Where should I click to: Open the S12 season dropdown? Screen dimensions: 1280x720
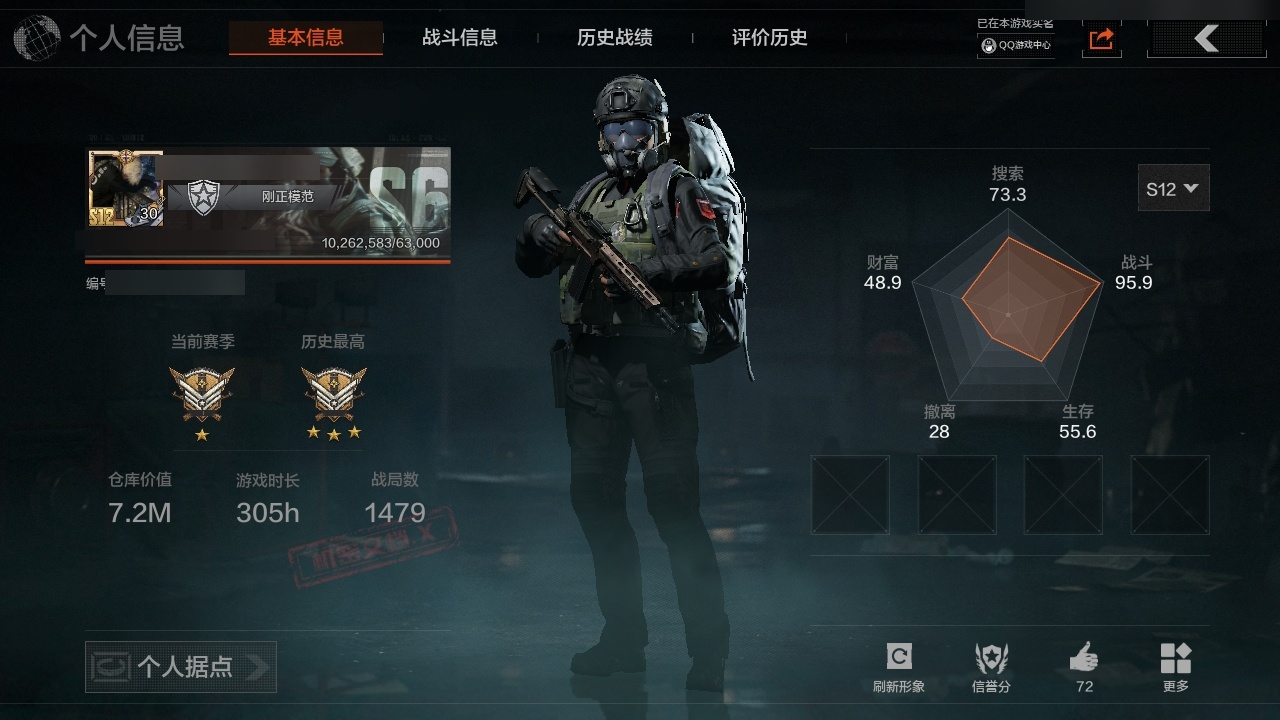[x=1173, y=188]
